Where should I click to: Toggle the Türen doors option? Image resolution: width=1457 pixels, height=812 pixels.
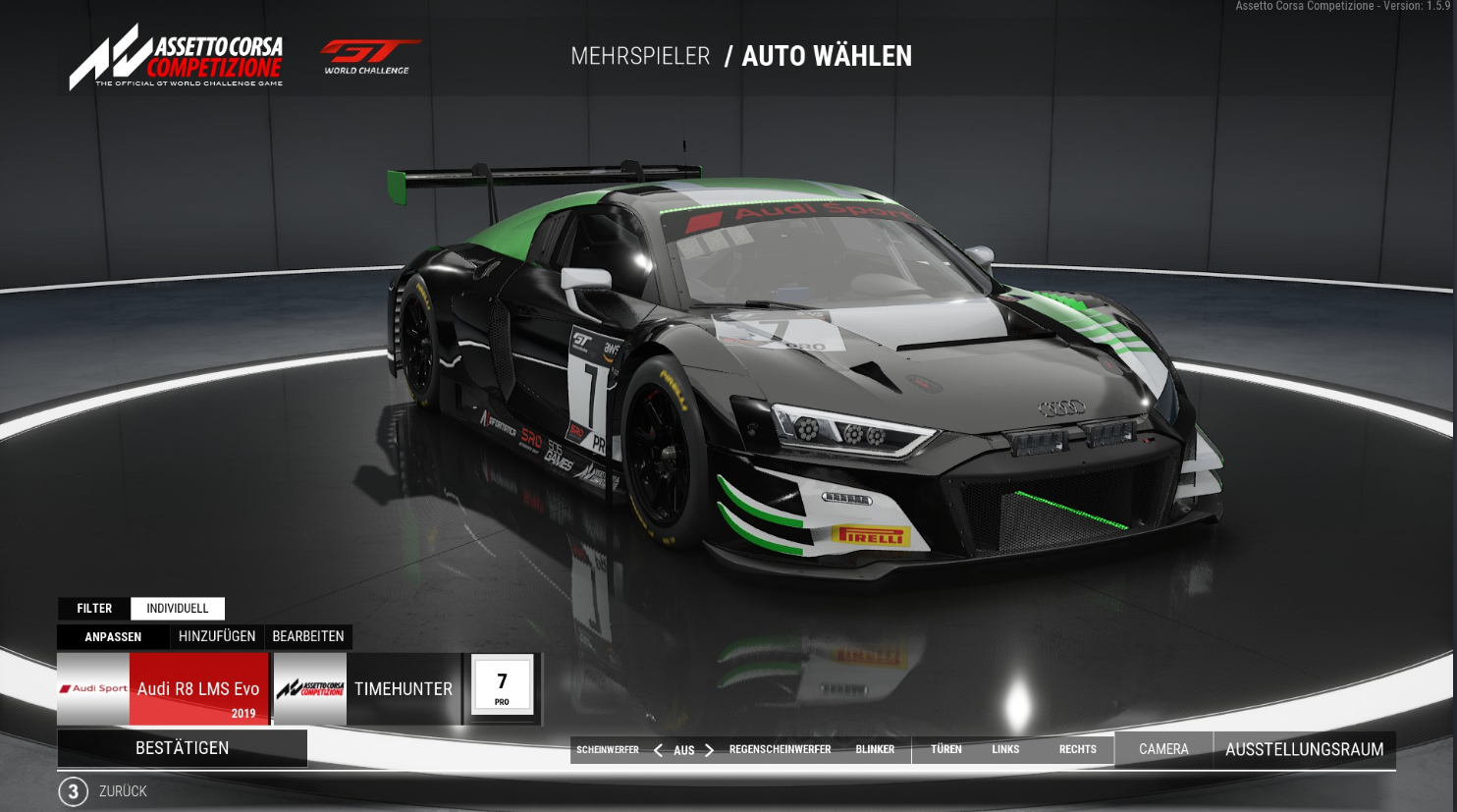click(946, 750)
